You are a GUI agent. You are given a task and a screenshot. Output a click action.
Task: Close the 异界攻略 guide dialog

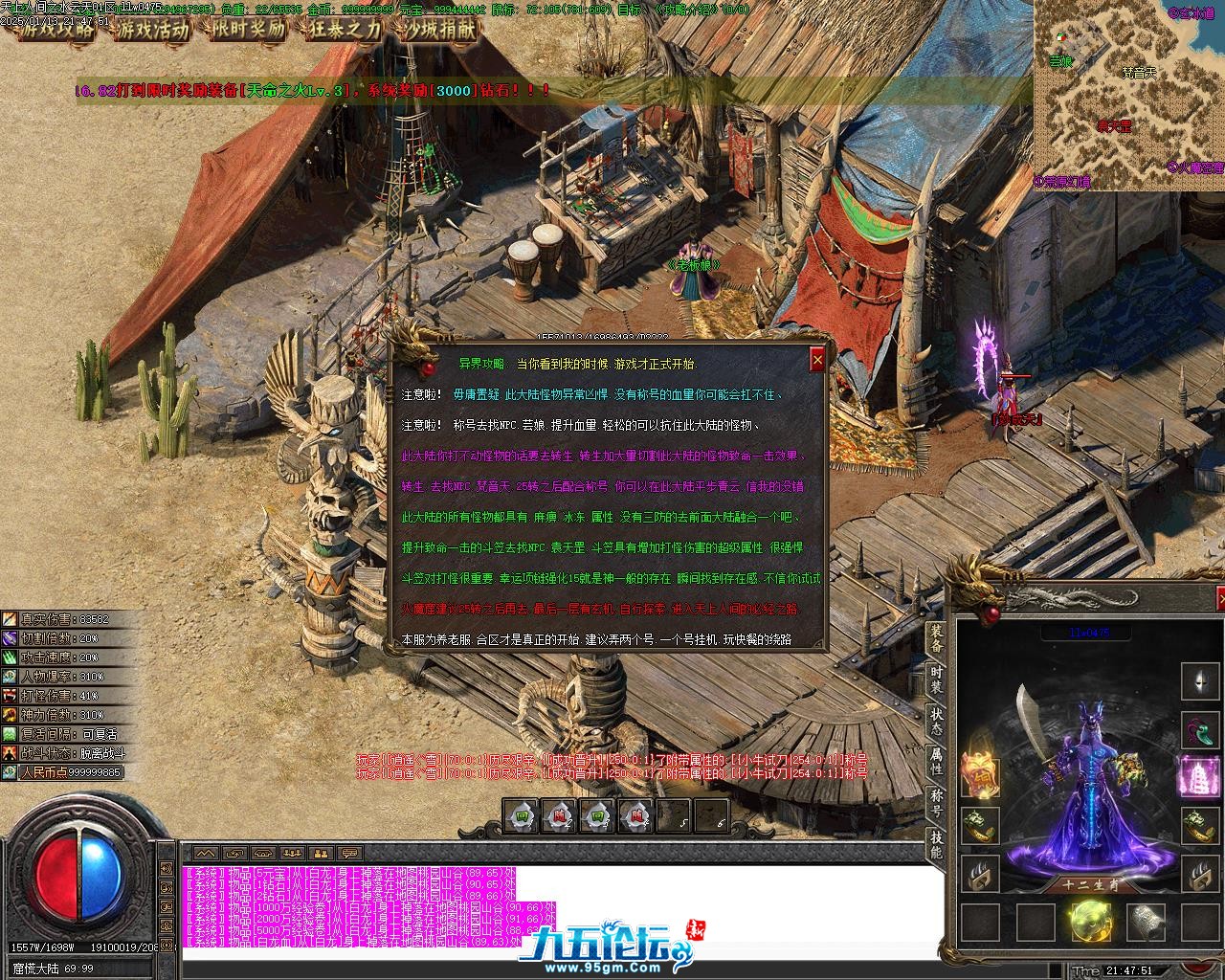click(x=816, y=360)
